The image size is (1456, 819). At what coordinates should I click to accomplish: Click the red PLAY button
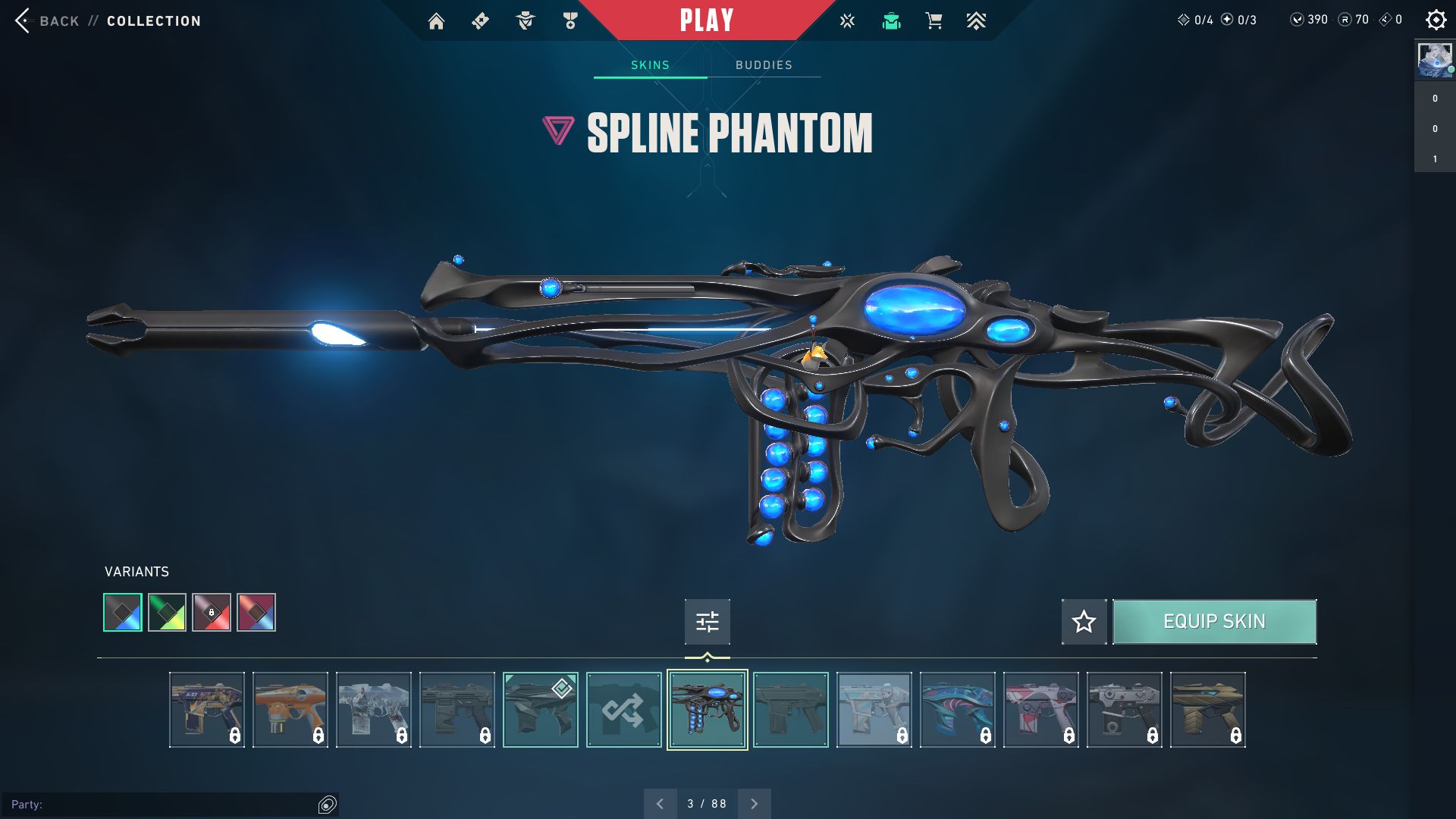coord(706,20)
